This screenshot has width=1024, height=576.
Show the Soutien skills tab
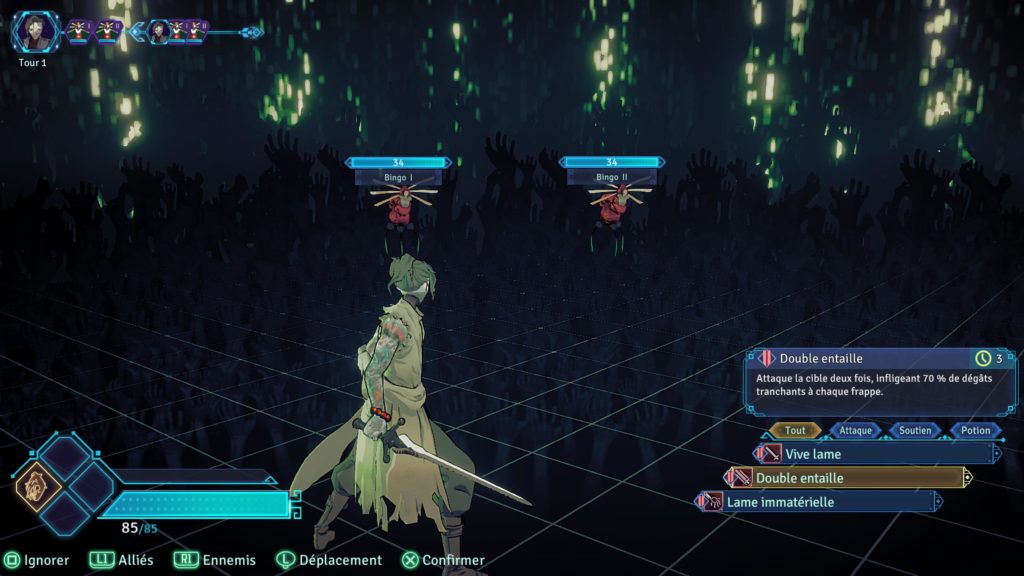tap(915, 431)
